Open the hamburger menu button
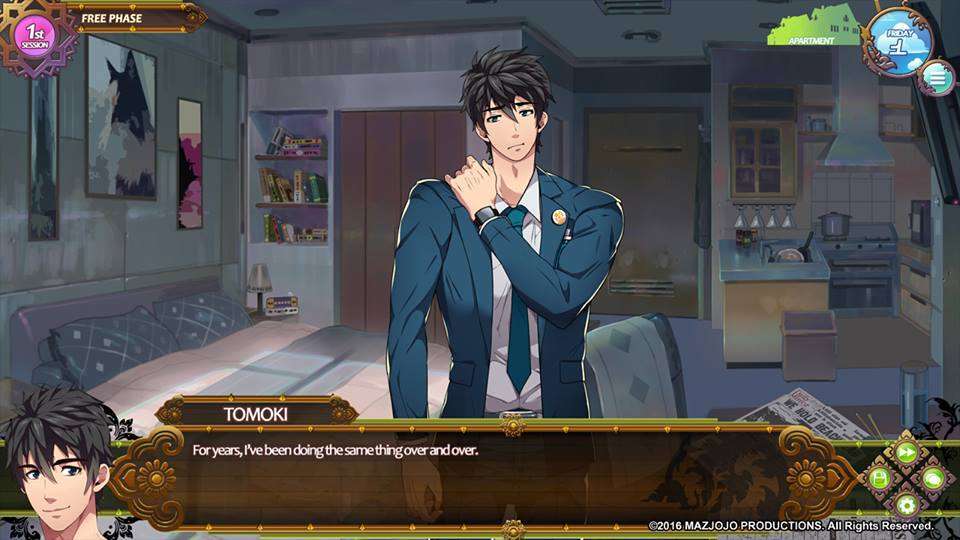Screen dimensions: 960x540 (937, 75)
